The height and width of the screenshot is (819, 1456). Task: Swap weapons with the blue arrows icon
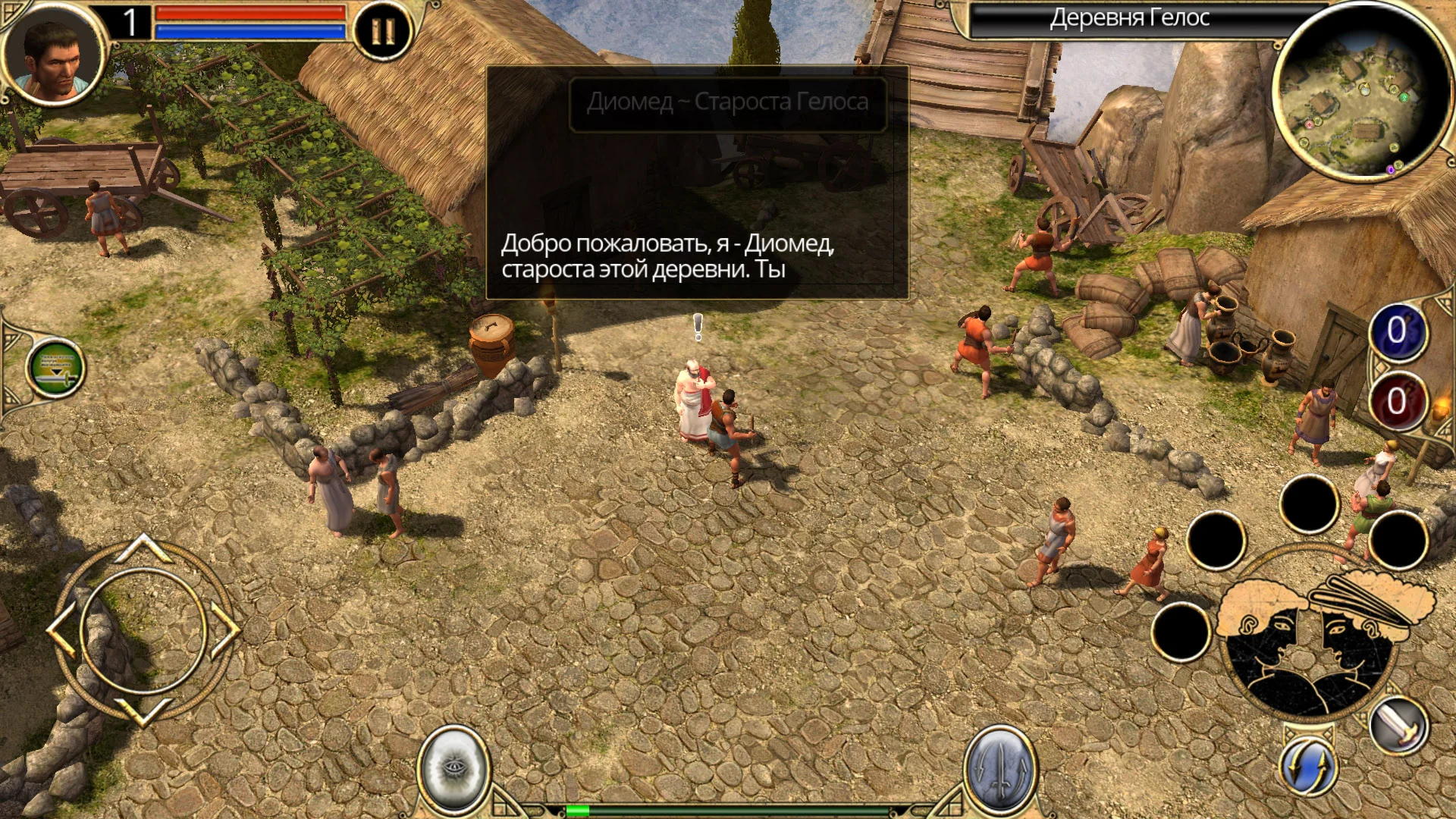(1308, 766)
